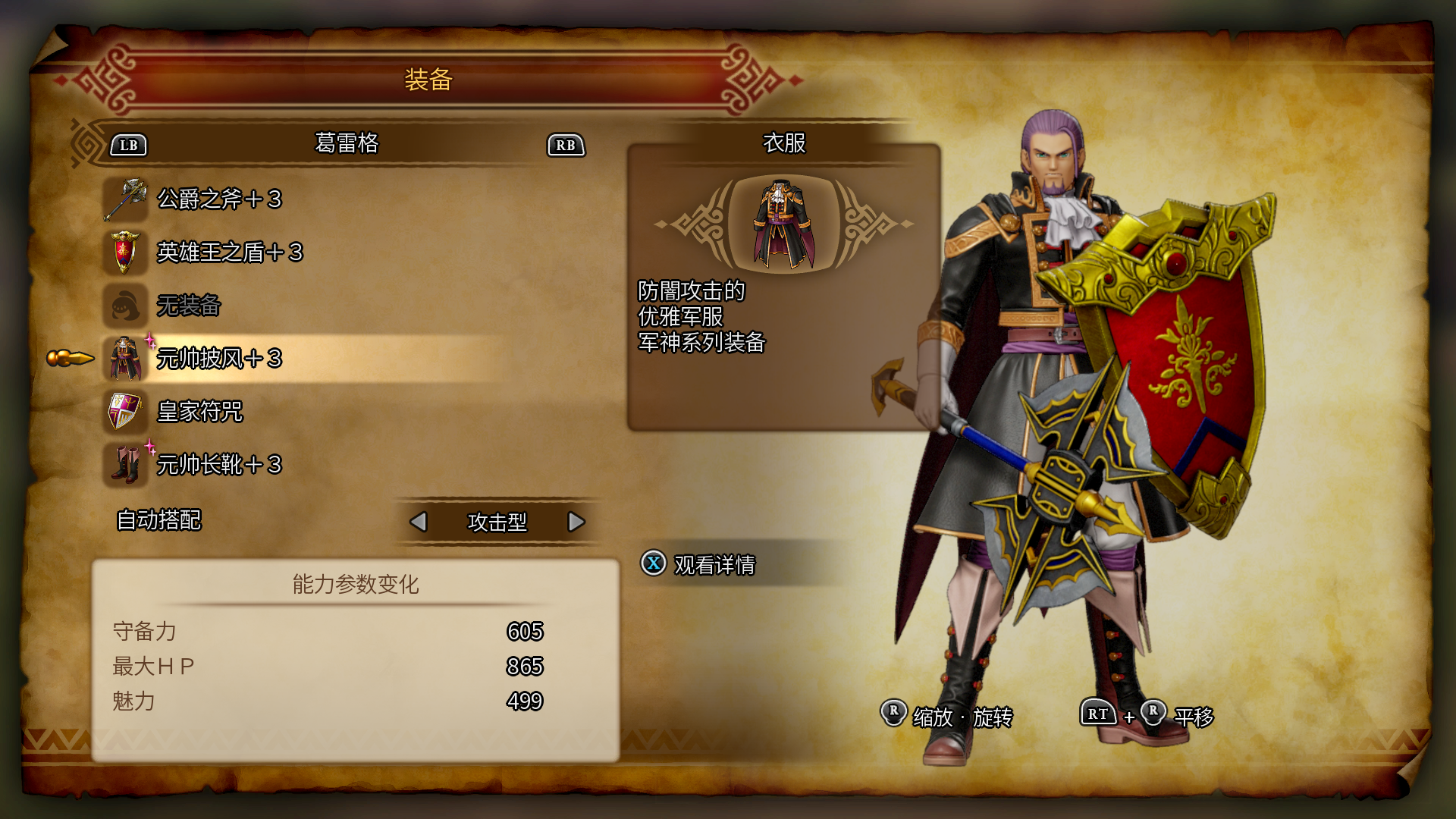Click the 元帅长靴＋3 boots icon
The width and height of the screenshot is (1456, 819).
pyautogui.click(x=126, y=466)
